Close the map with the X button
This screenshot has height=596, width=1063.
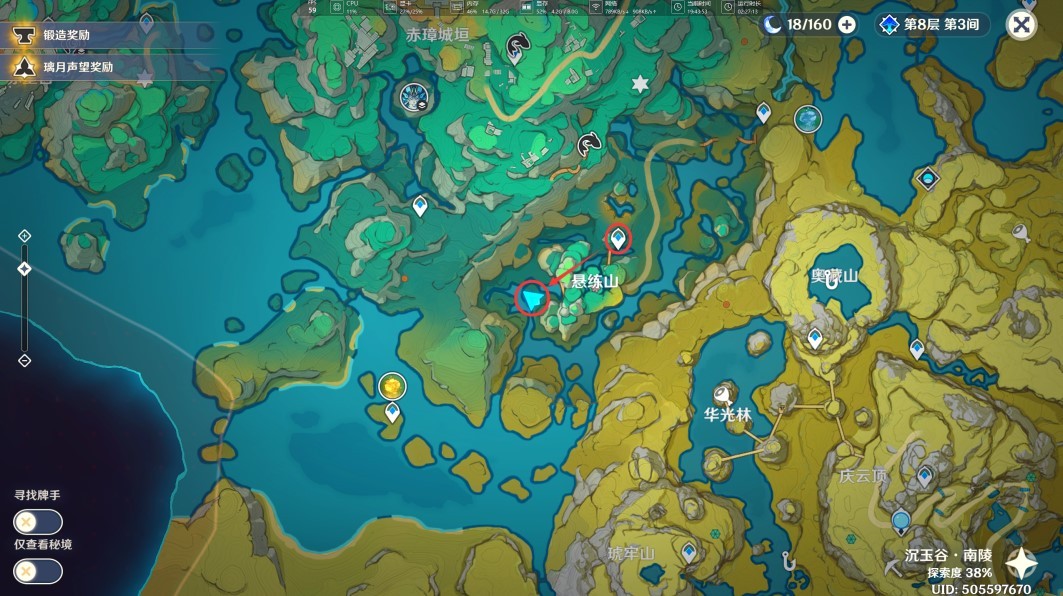click(x=1021, y=25)
